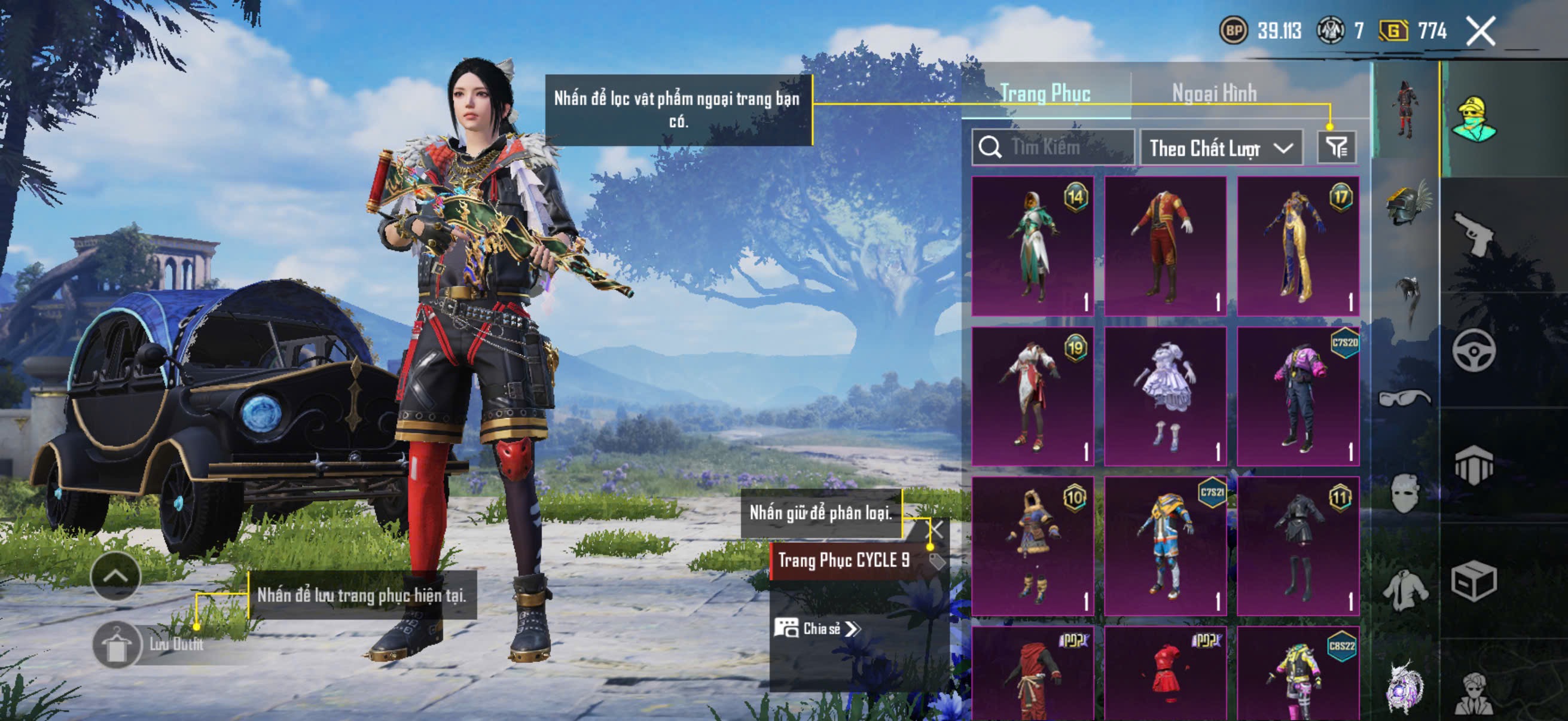Open the item filter funnel button

tap(1337, 147)
